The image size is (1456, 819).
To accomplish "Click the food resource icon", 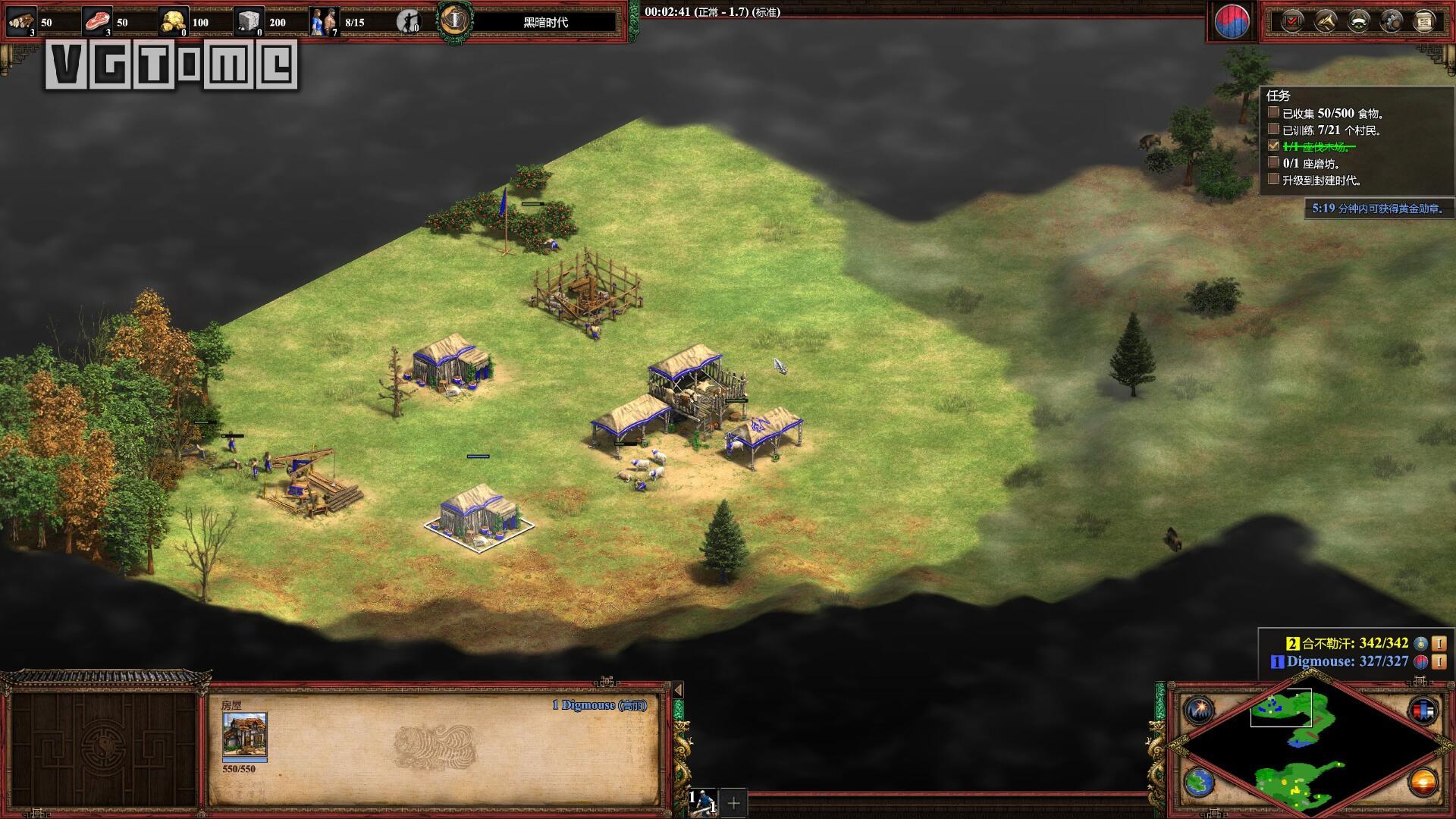I will (x=96, y=21).
